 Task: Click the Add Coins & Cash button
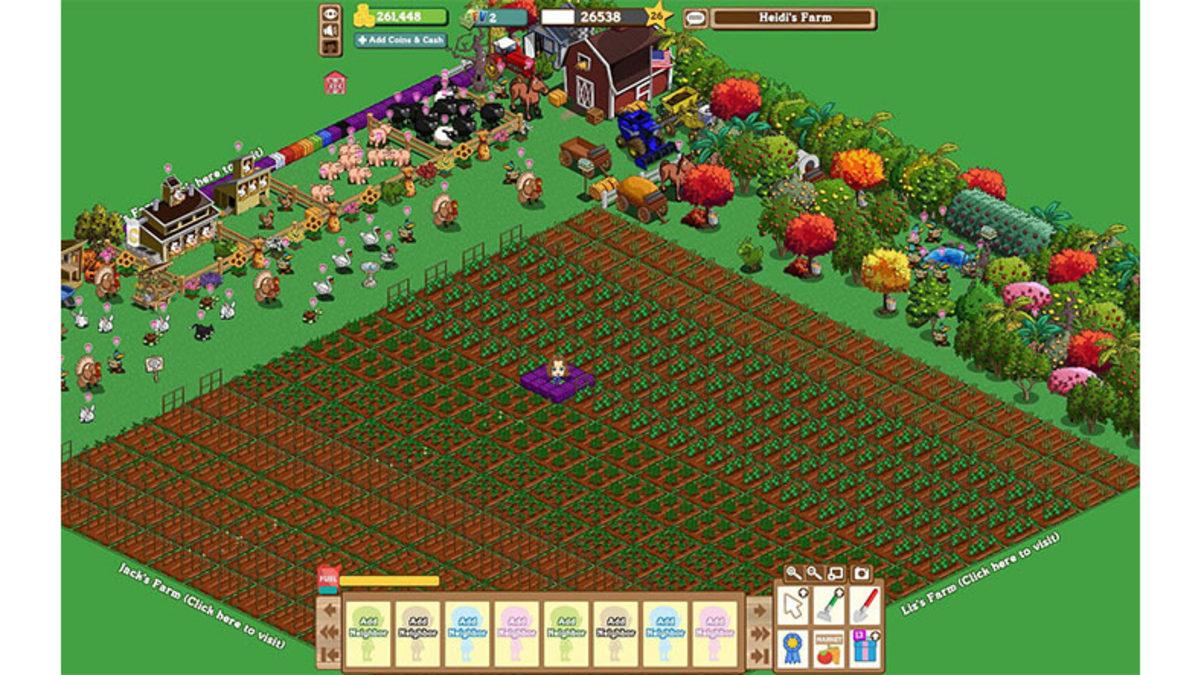(x=400, y=40)
